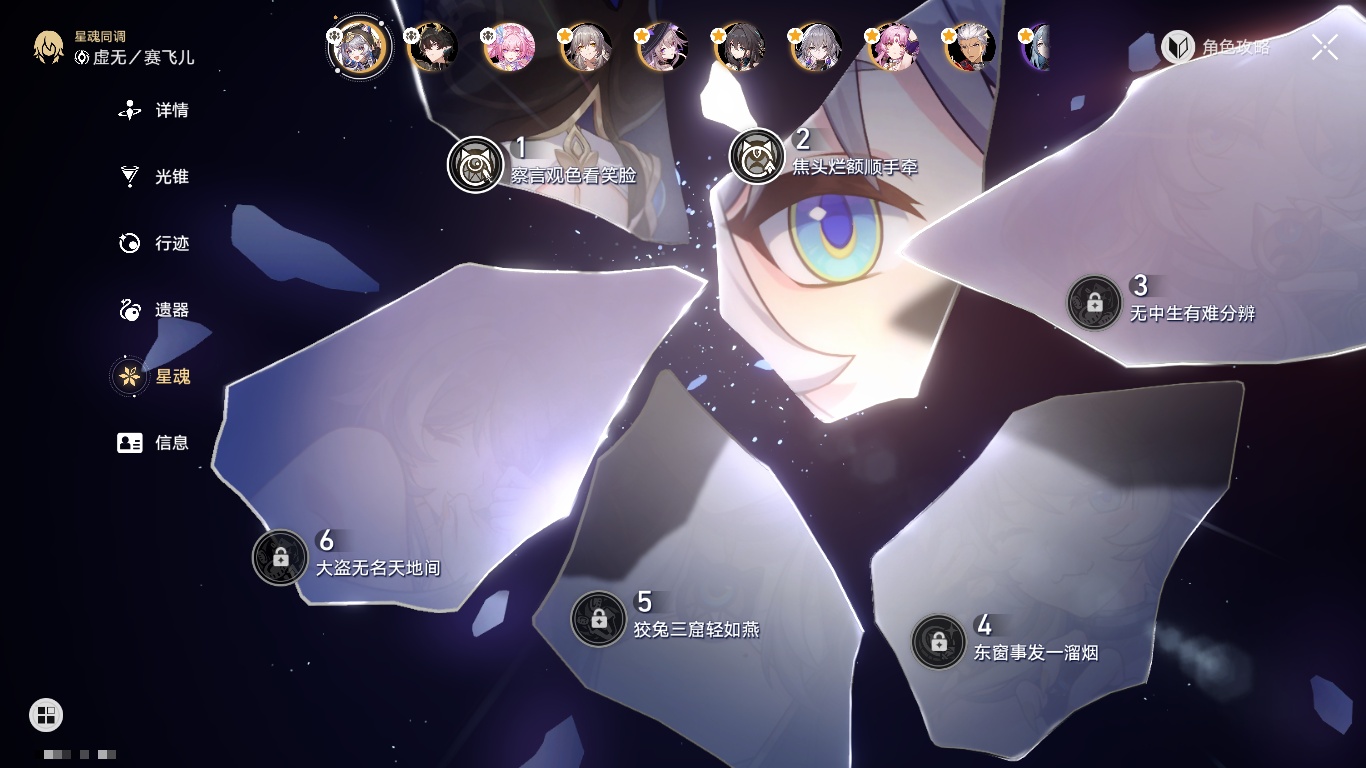Open the 角色攻略 character guide
1366x768 pixels.
tap(1216, 47)
